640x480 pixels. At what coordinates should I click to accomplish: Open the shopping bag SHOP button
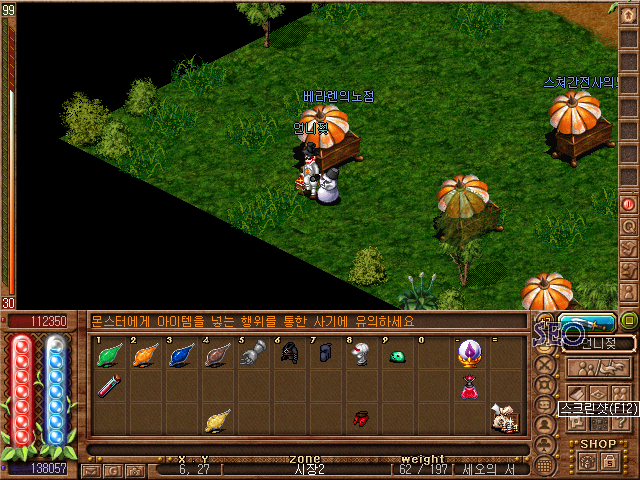[x=609, y=461]
